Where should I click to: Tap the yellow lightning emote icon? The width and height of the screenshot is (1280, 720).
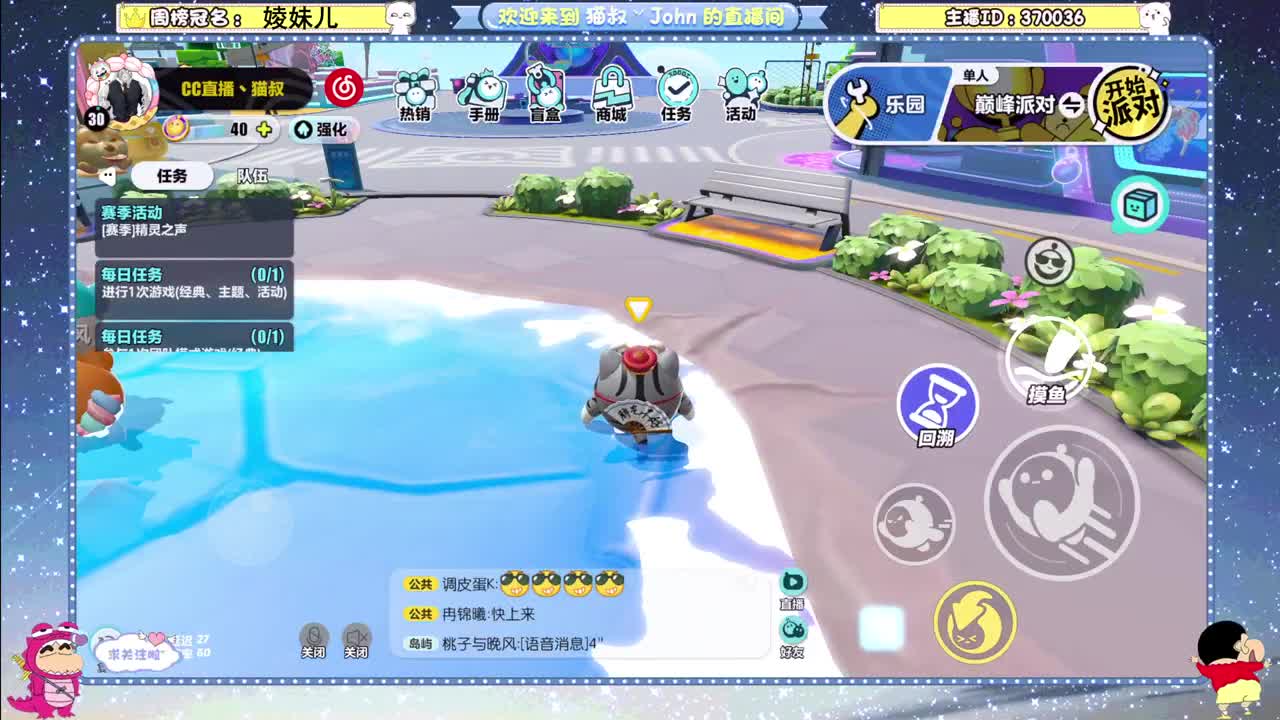975,622
